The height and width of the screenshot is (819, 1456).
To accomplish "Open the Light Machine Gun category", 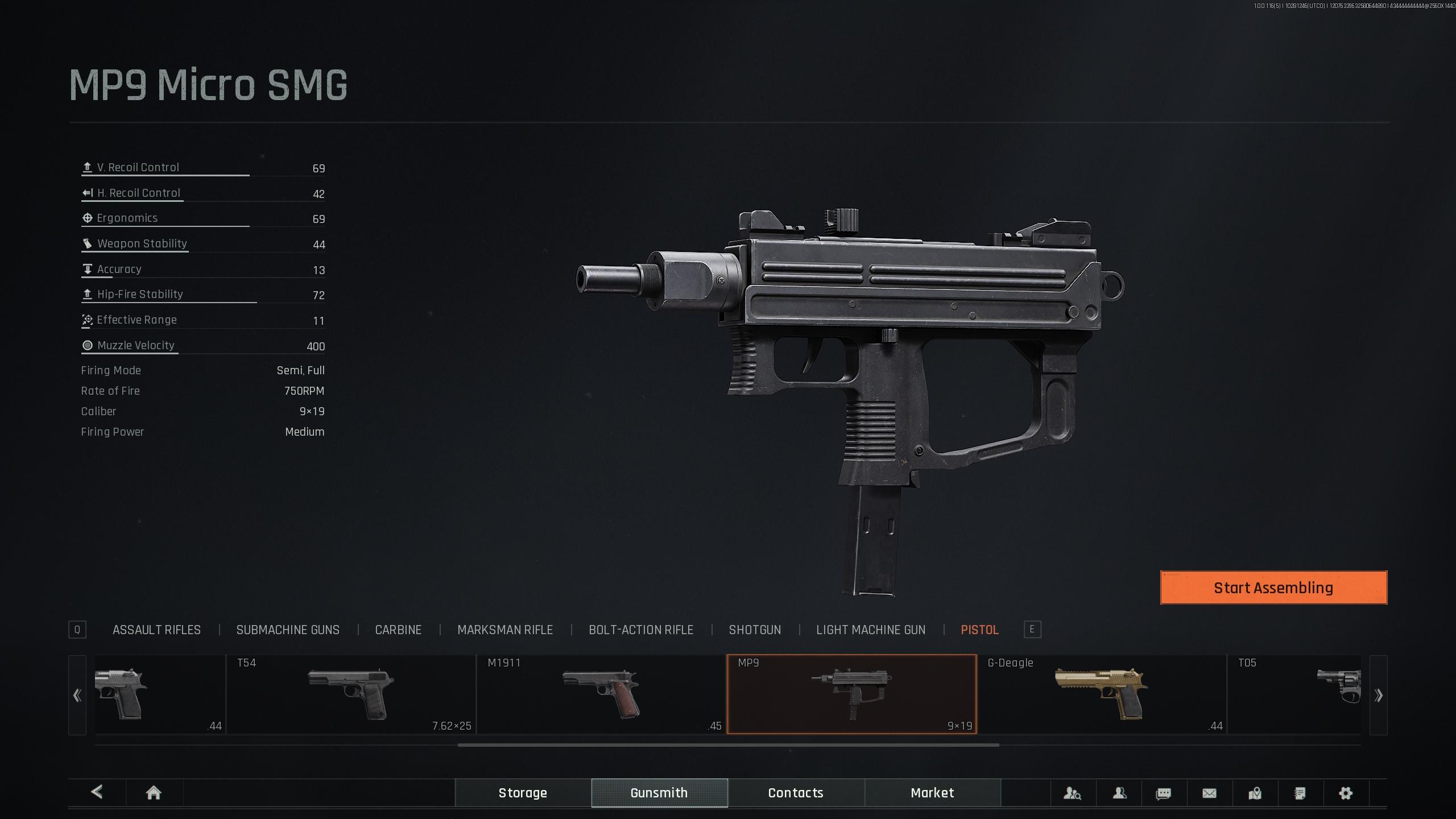I will 871,630.
